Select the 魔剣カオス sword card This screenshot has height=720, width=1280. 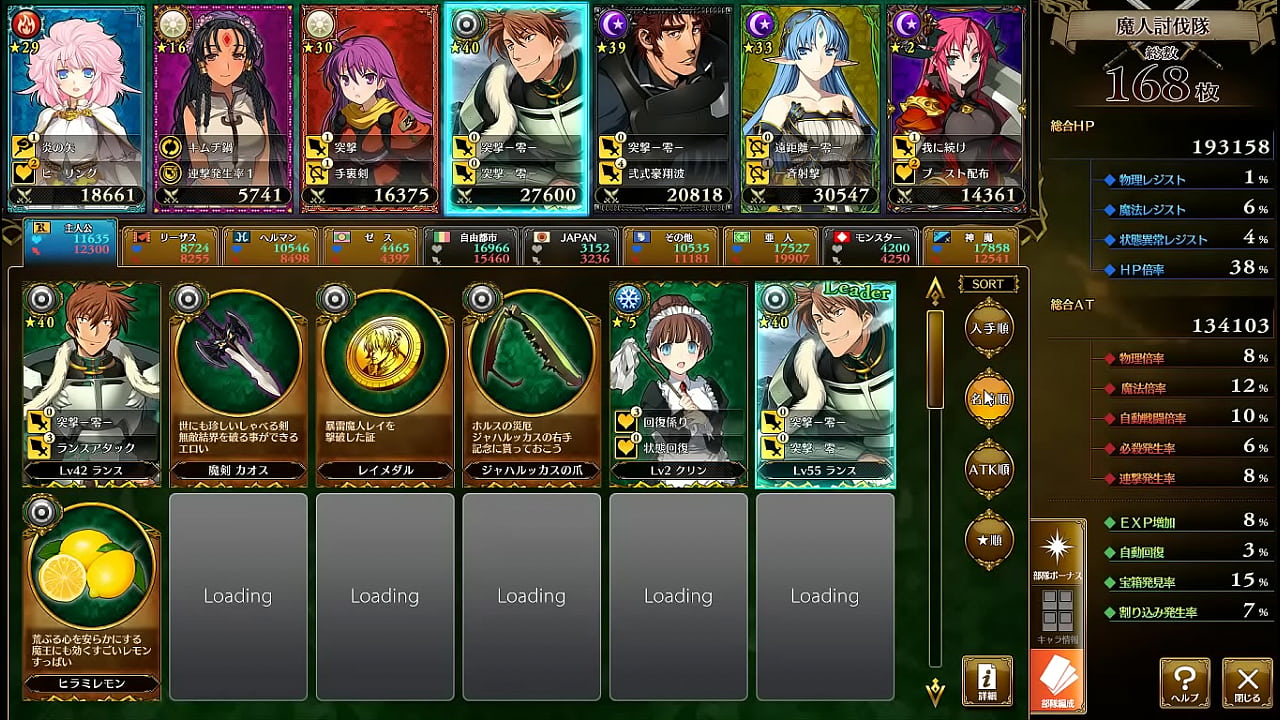[238, 383]
